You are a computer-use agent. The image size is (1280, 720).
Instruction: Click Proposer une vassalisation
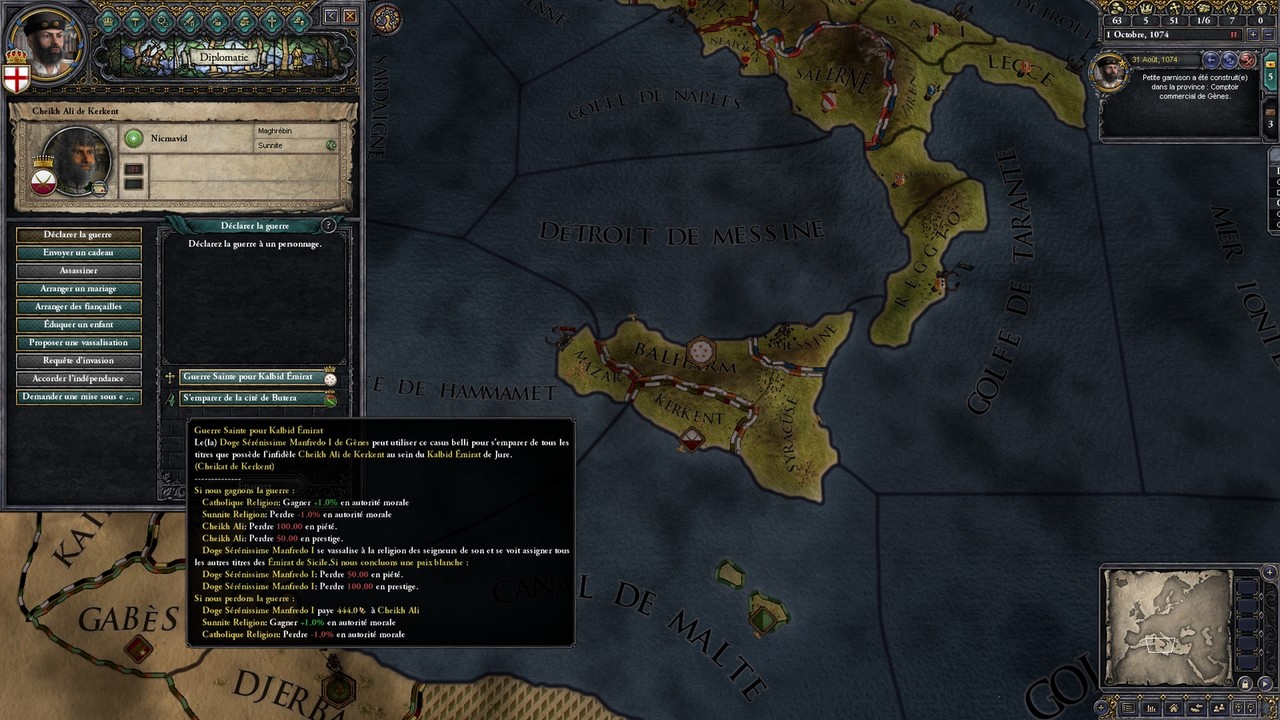tap(78, 343)
